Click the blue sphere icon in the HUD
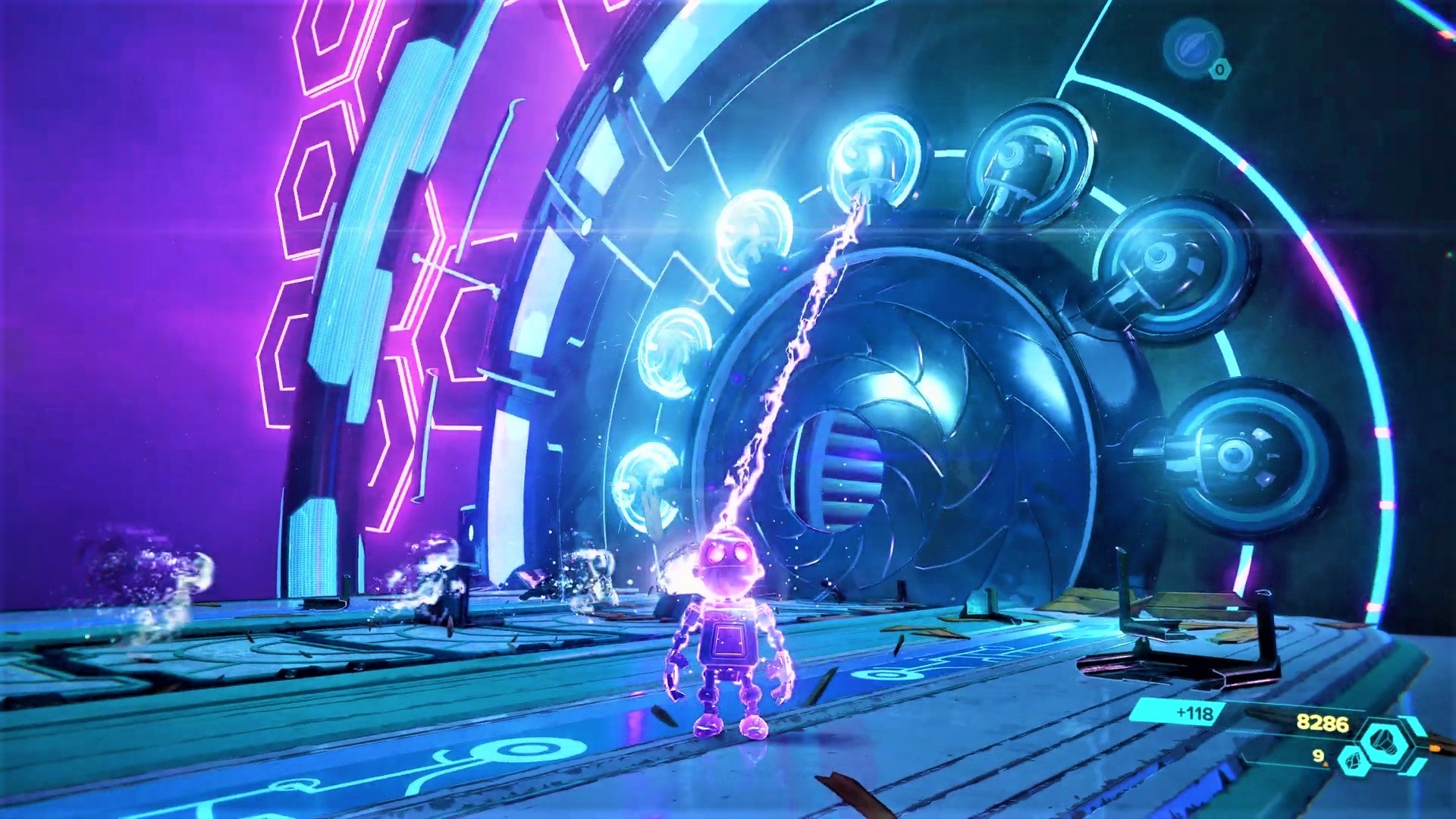This screenshot has height=819, width=1456. [x=1191, y=49]
